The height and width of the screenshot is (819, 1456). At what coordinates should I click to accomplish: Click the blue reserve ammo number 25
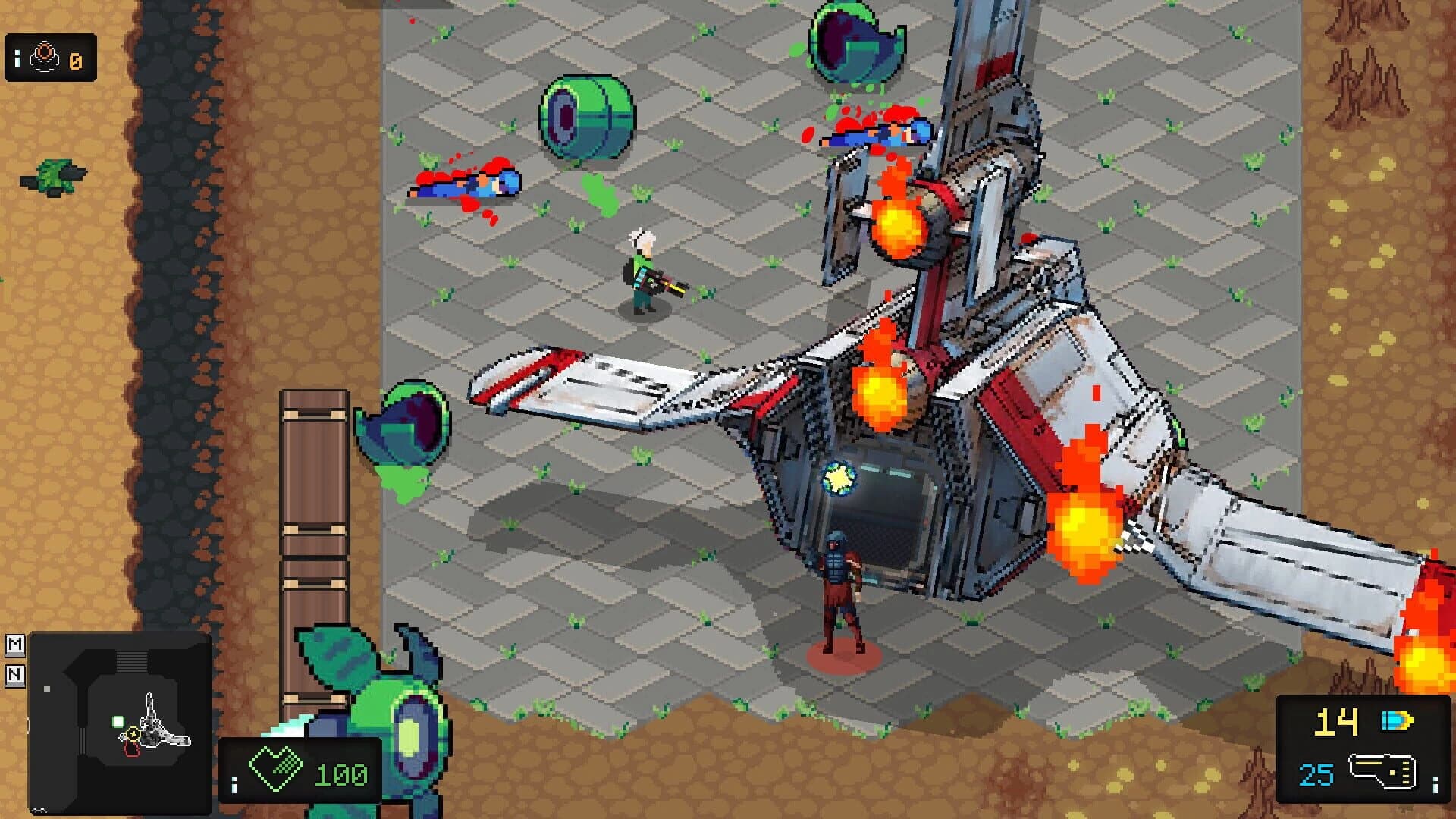tap(1316, 775)
